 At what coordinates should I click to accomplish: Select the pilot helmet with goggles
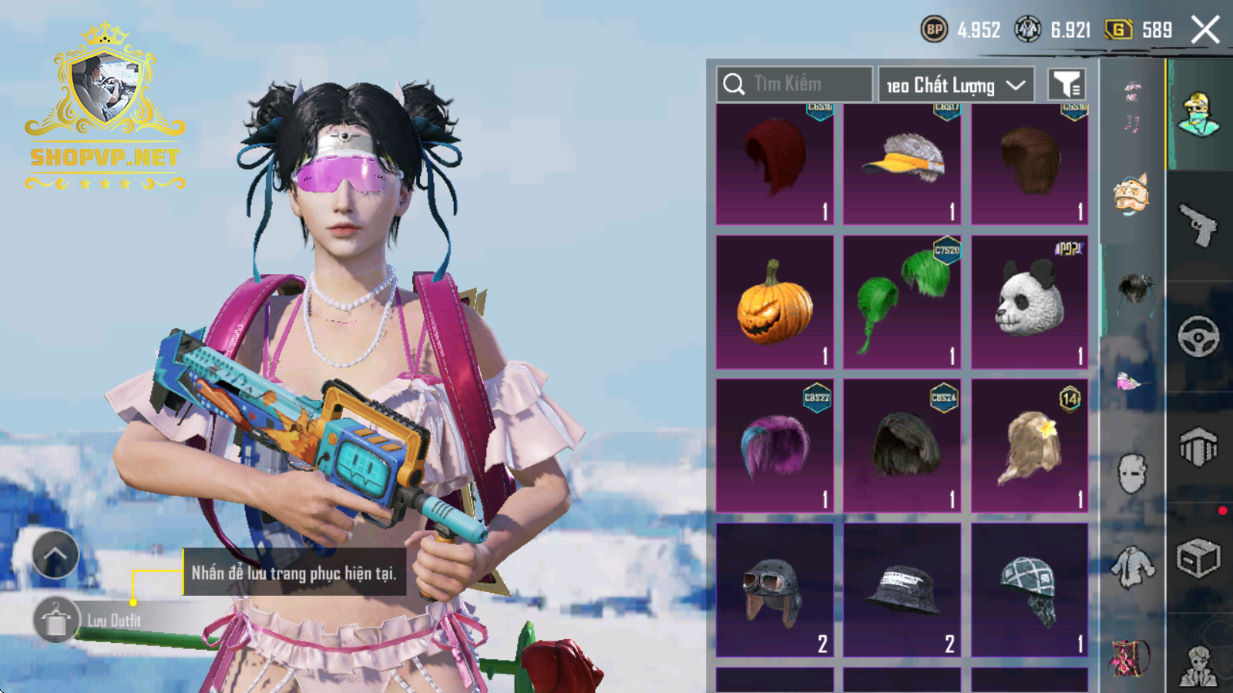click(x=775, y=590)
